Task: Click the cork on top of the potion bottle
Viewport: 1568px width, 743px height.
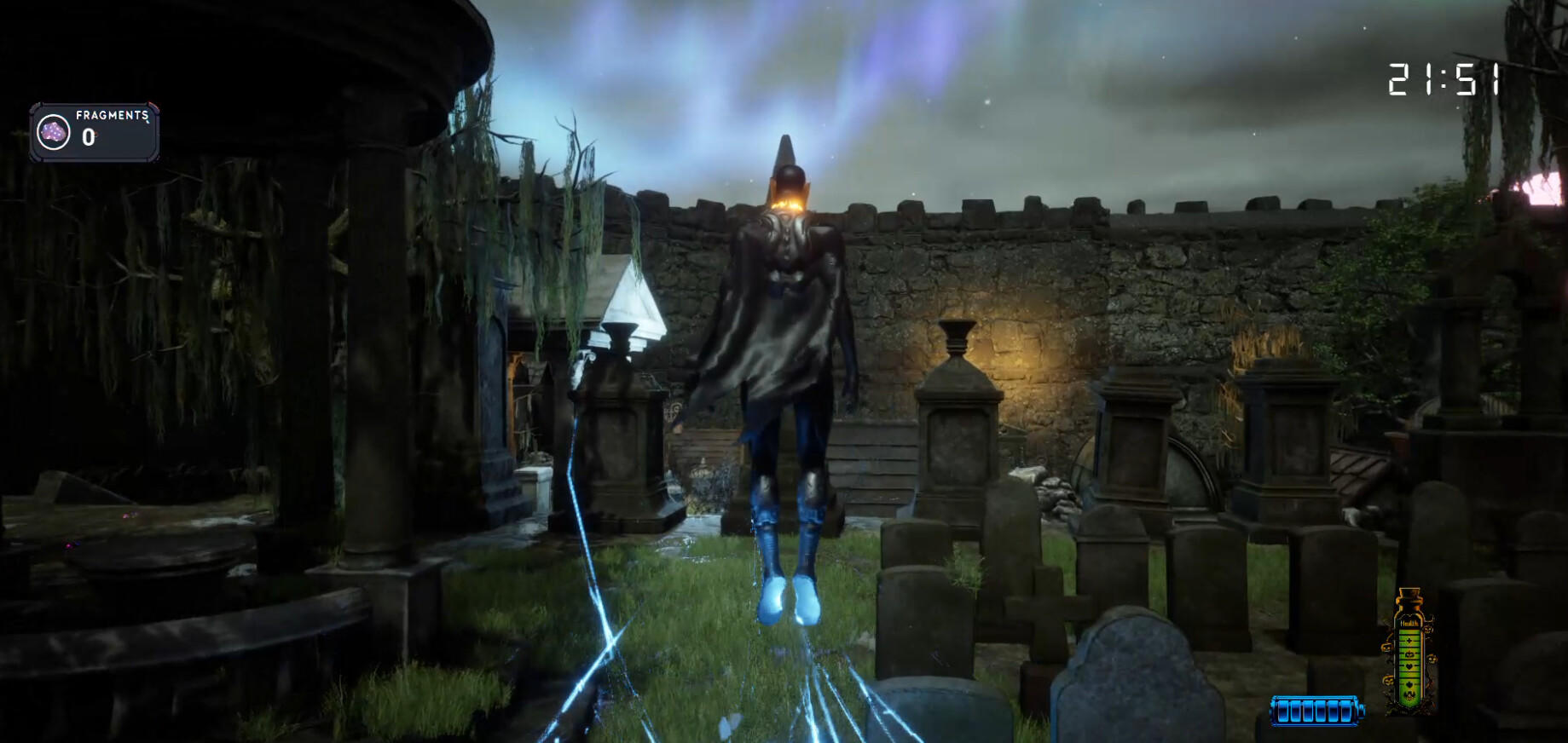Action: 1409,594
